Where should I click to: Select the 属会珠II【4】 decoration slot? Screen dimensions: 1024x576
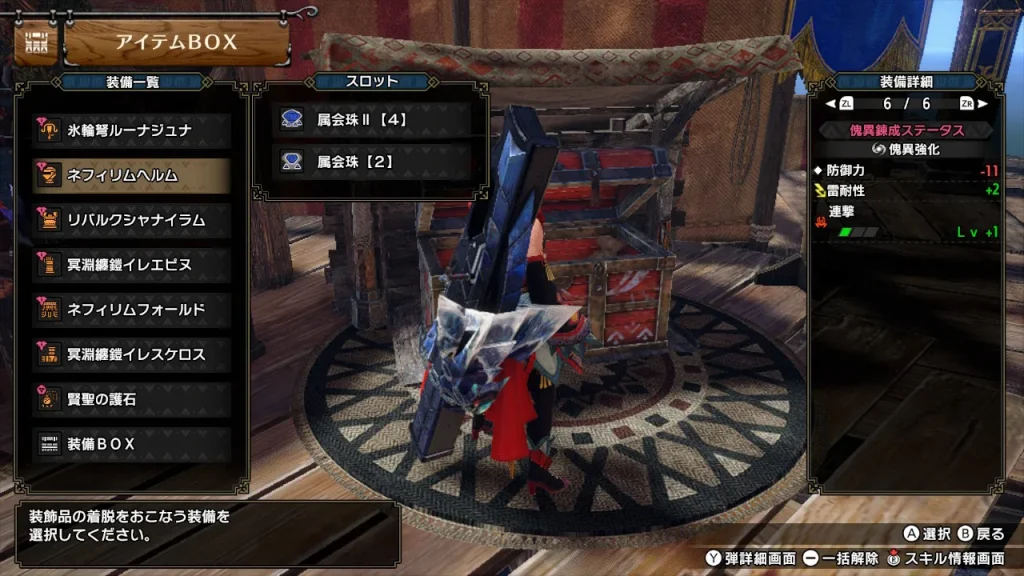click(x=370, y=119)
